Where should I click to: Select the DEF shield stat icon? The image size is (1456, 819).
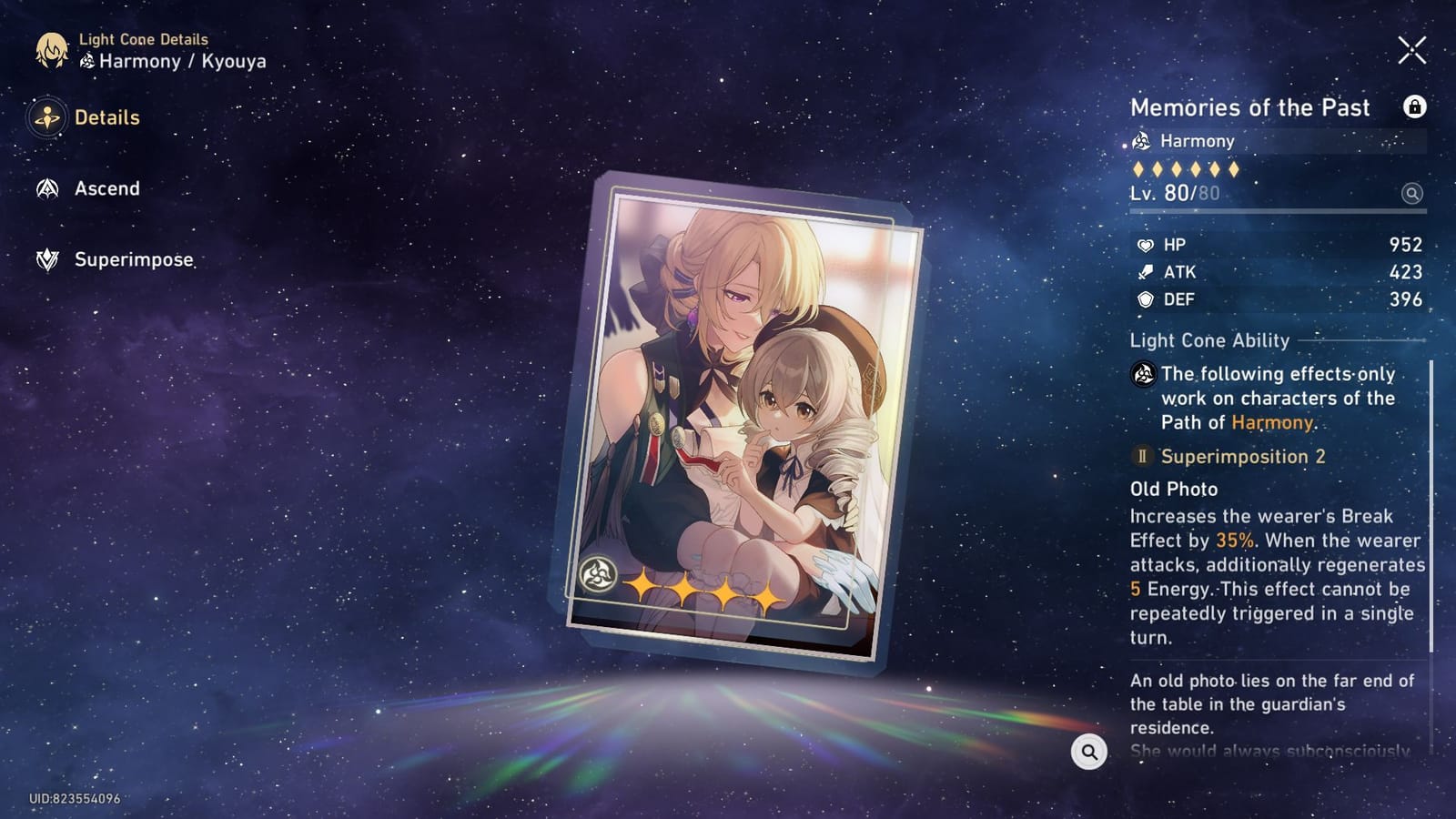(1146, 298)
